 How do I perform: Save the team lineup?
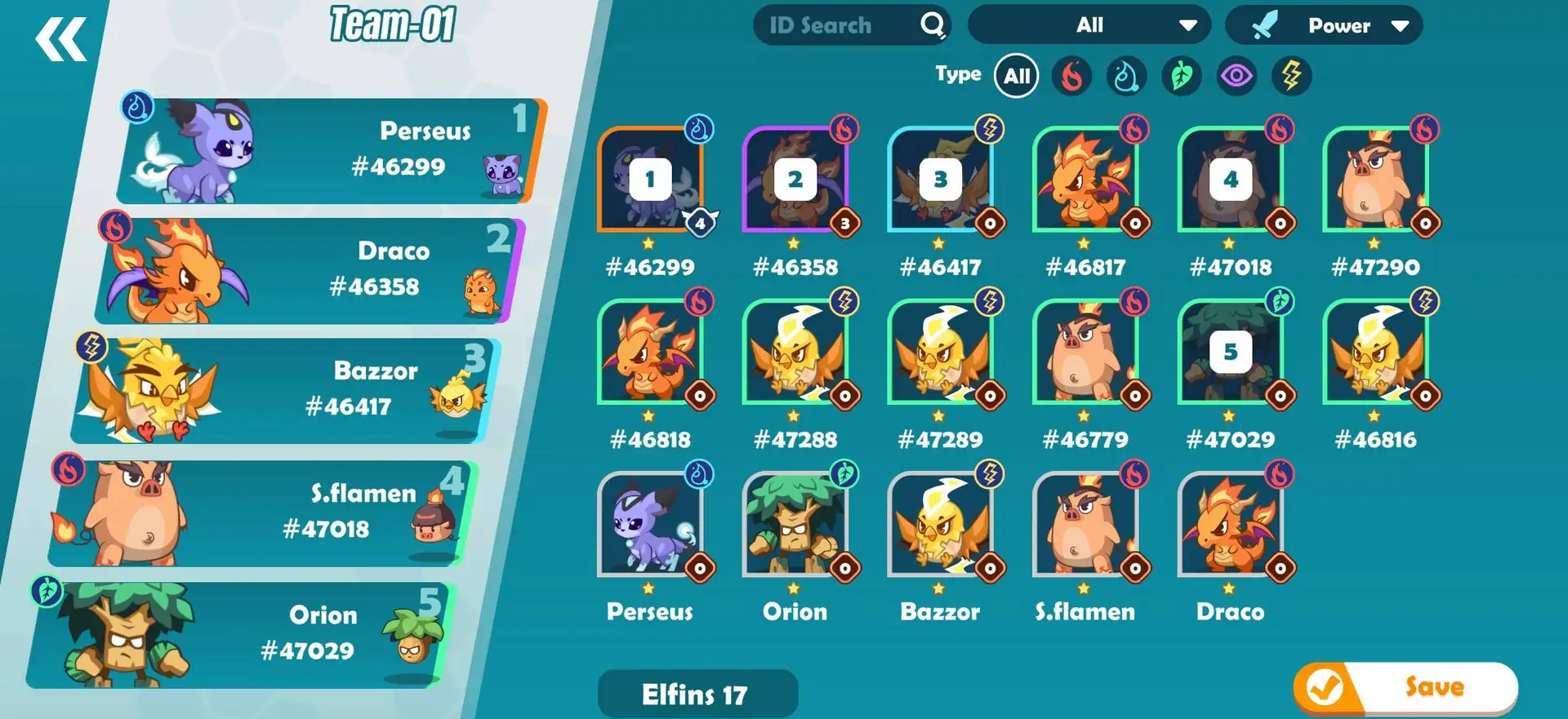(1405, 687)
